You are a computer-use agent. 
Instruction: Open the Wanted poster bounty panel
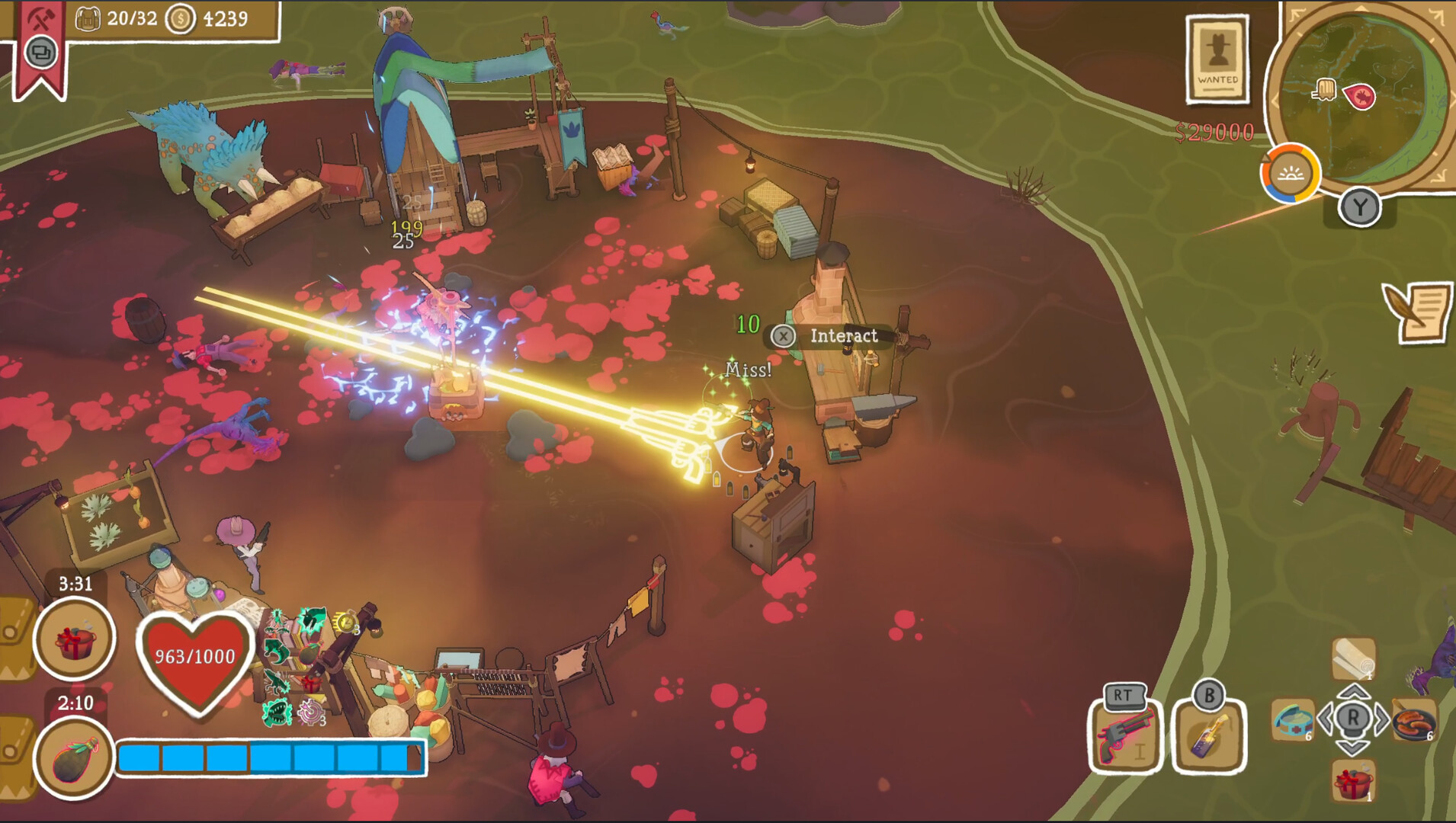tap(1217, 59)
